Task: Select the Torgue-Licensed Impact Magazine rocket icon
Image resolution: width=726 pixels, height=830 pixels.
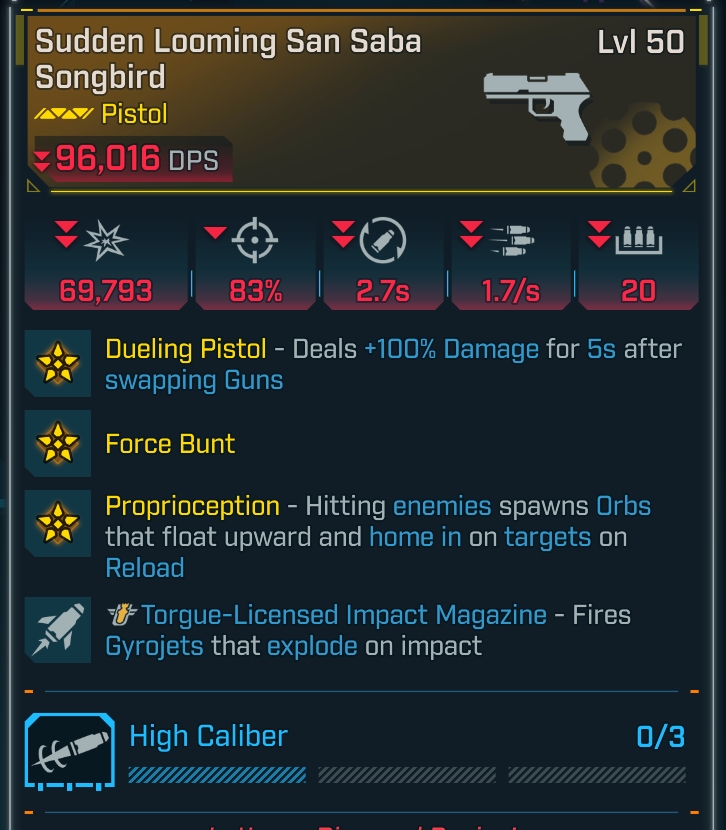Action: pos(58,628)
